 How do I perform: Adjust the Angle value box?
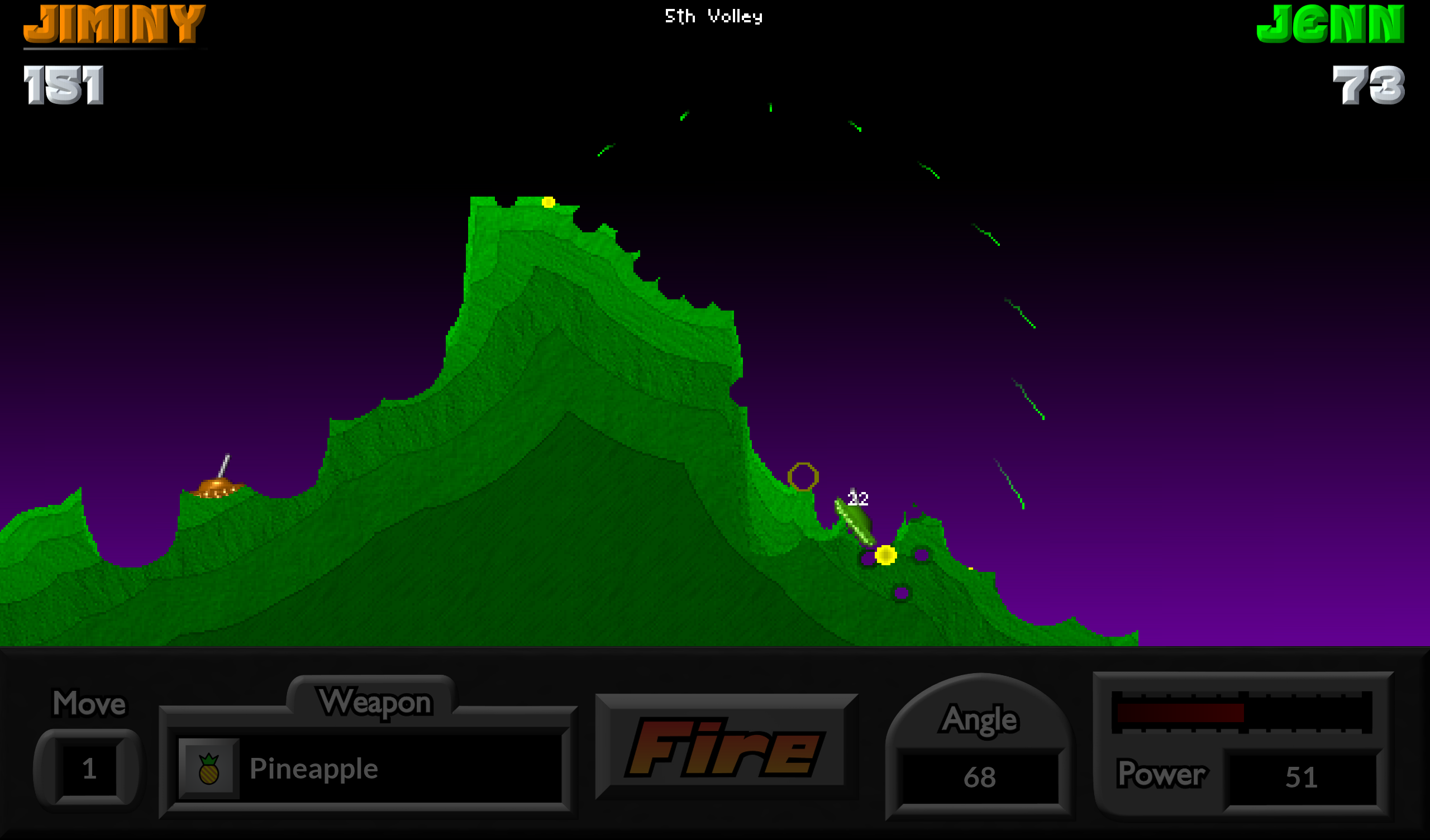pyautogui.click(x=979, y=777)
